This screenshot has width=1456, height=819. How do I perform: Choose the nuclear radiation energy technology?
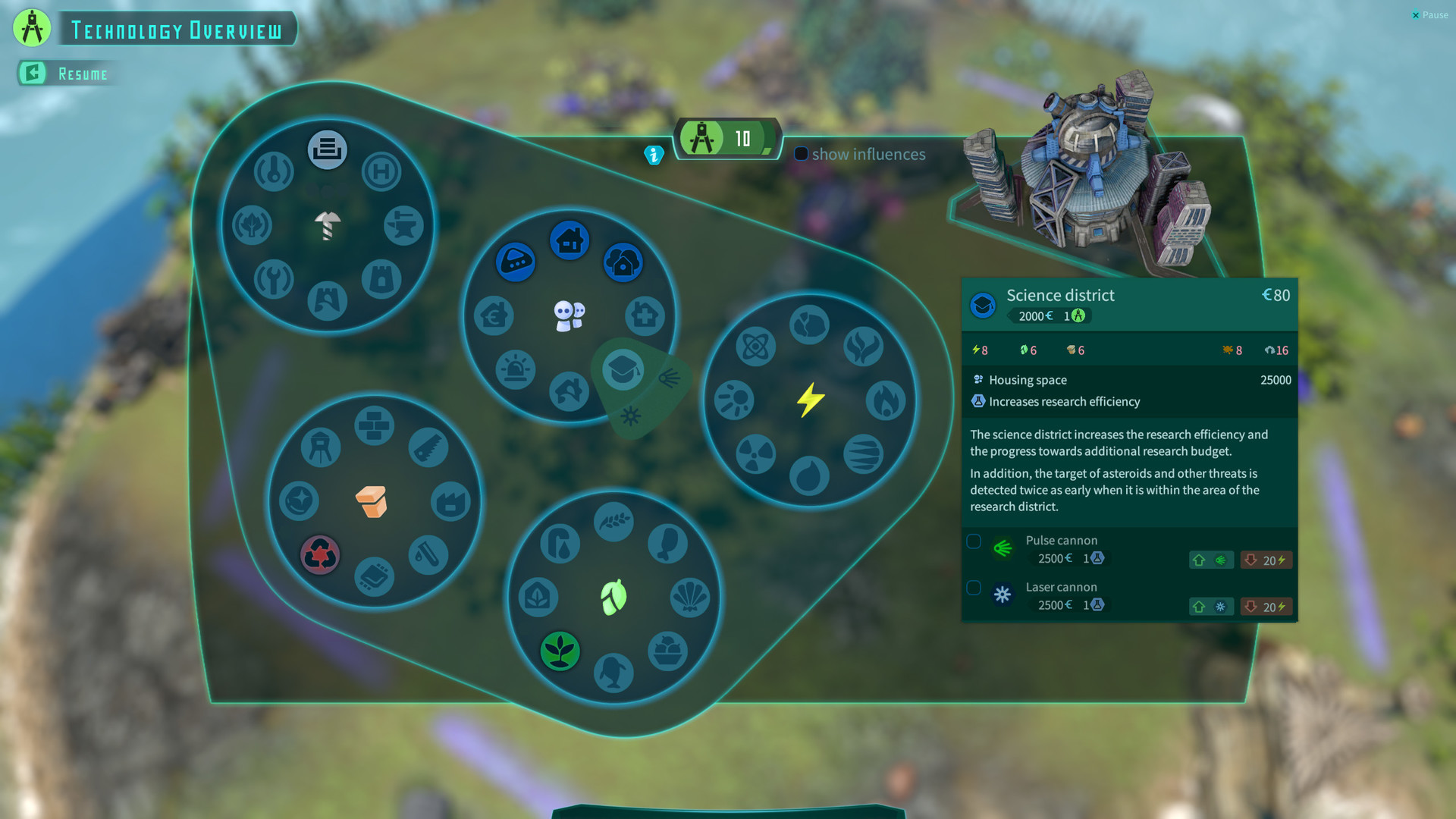tap(756, 454)
